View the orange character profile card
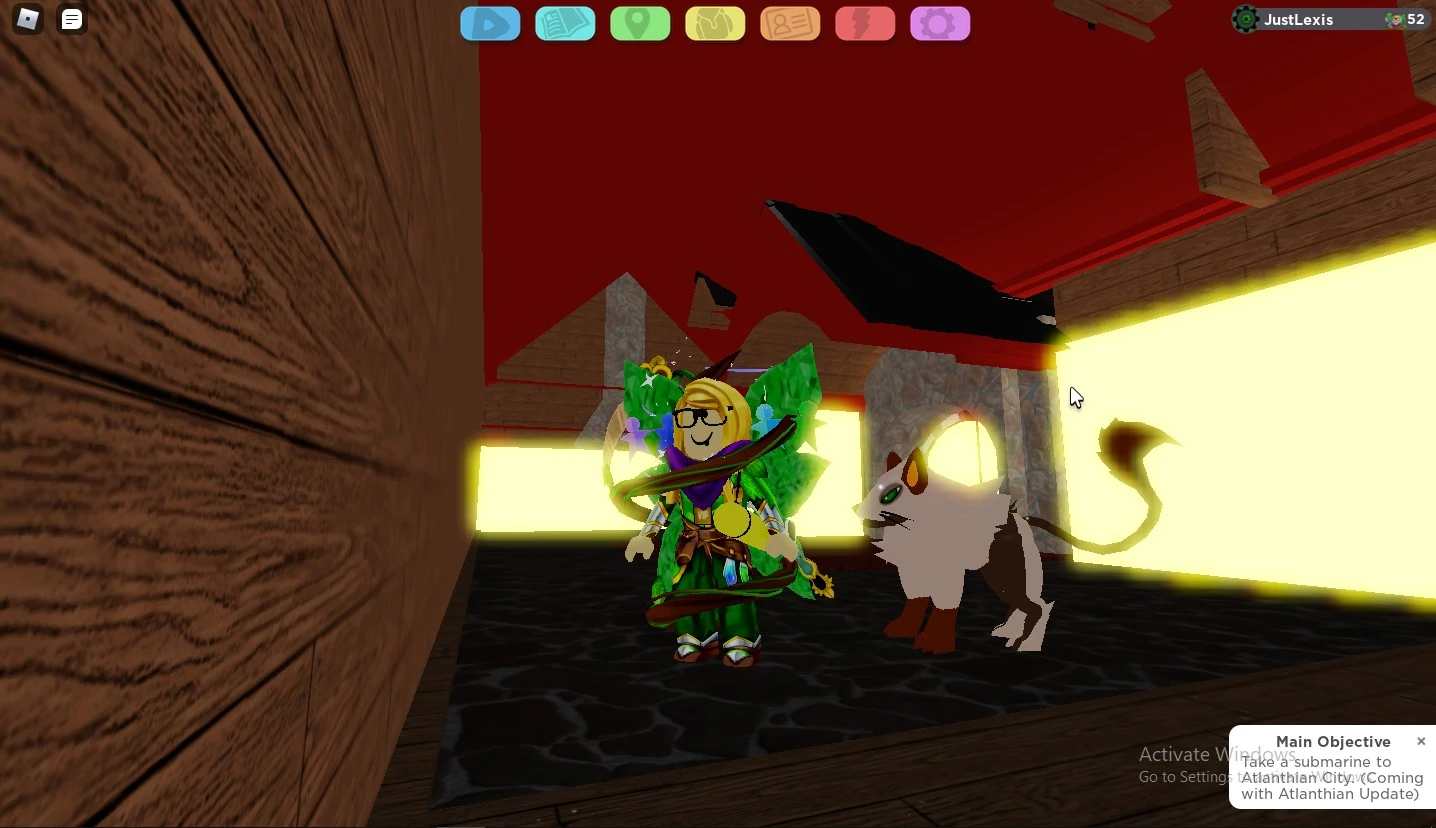Screen dimensions: 1436x828 pos(790,23)
